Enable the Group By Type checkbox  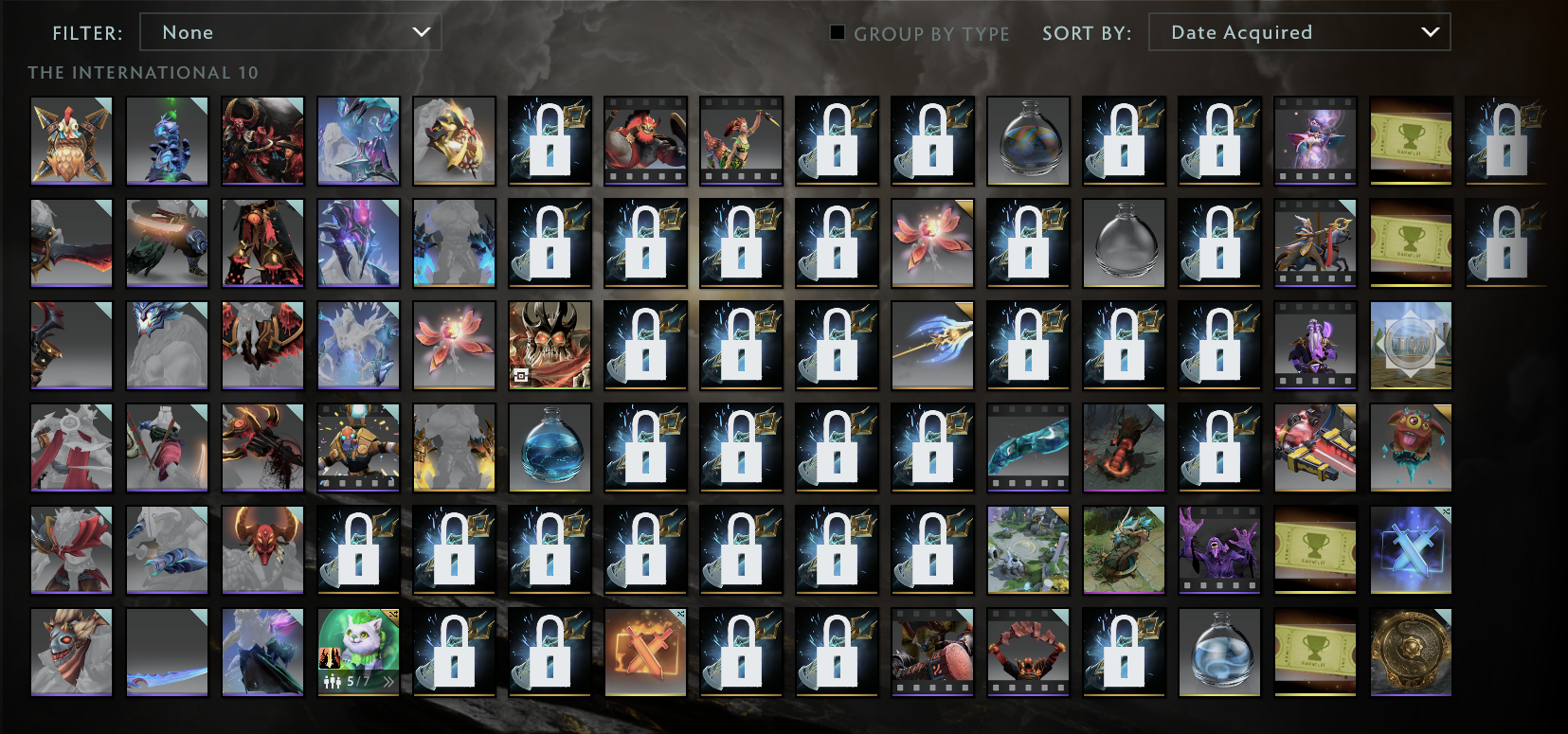coord(838,33)
